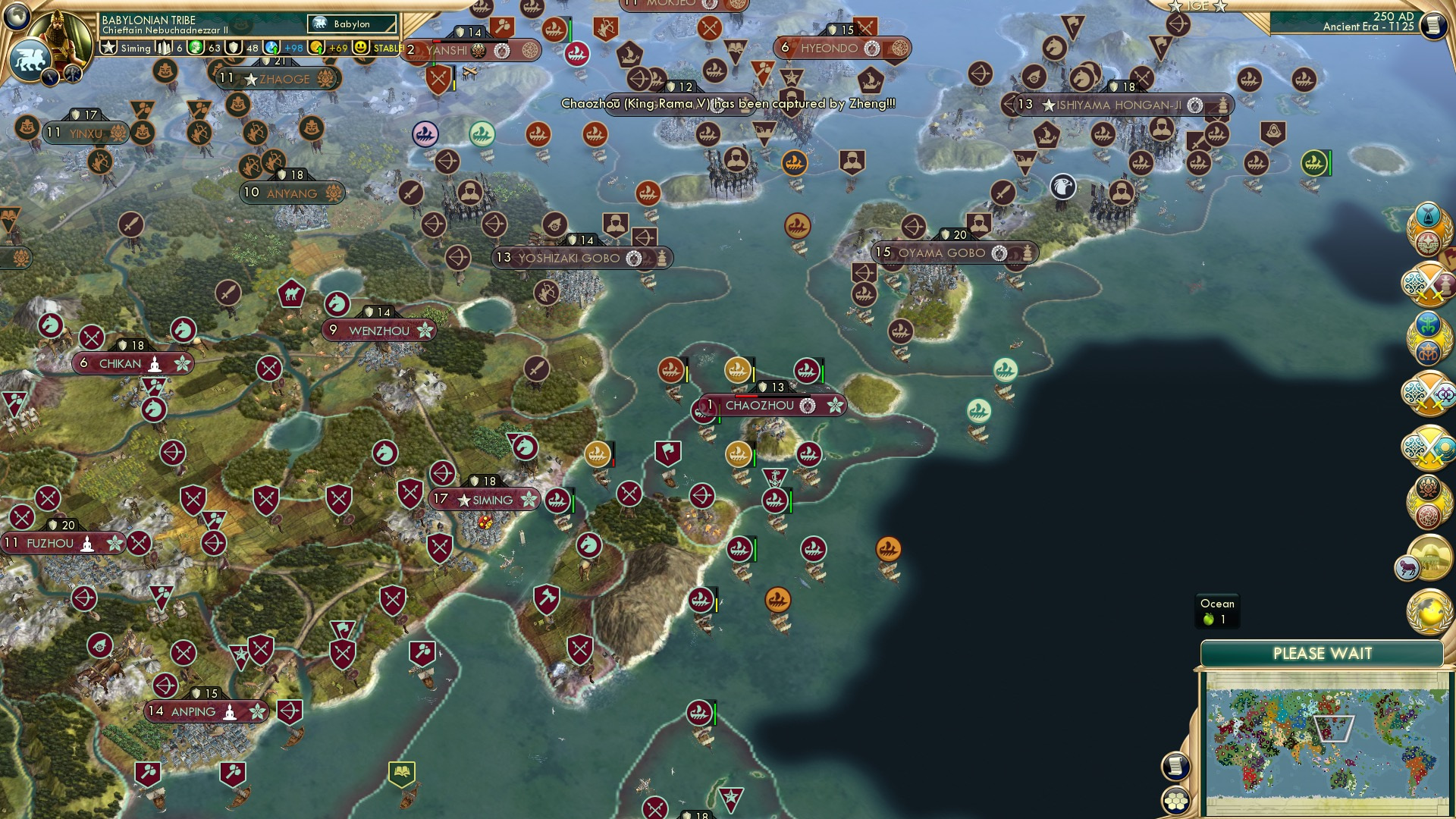Open the Babylon civilization dropdown

pyautogui.click(x=351, y=24)
